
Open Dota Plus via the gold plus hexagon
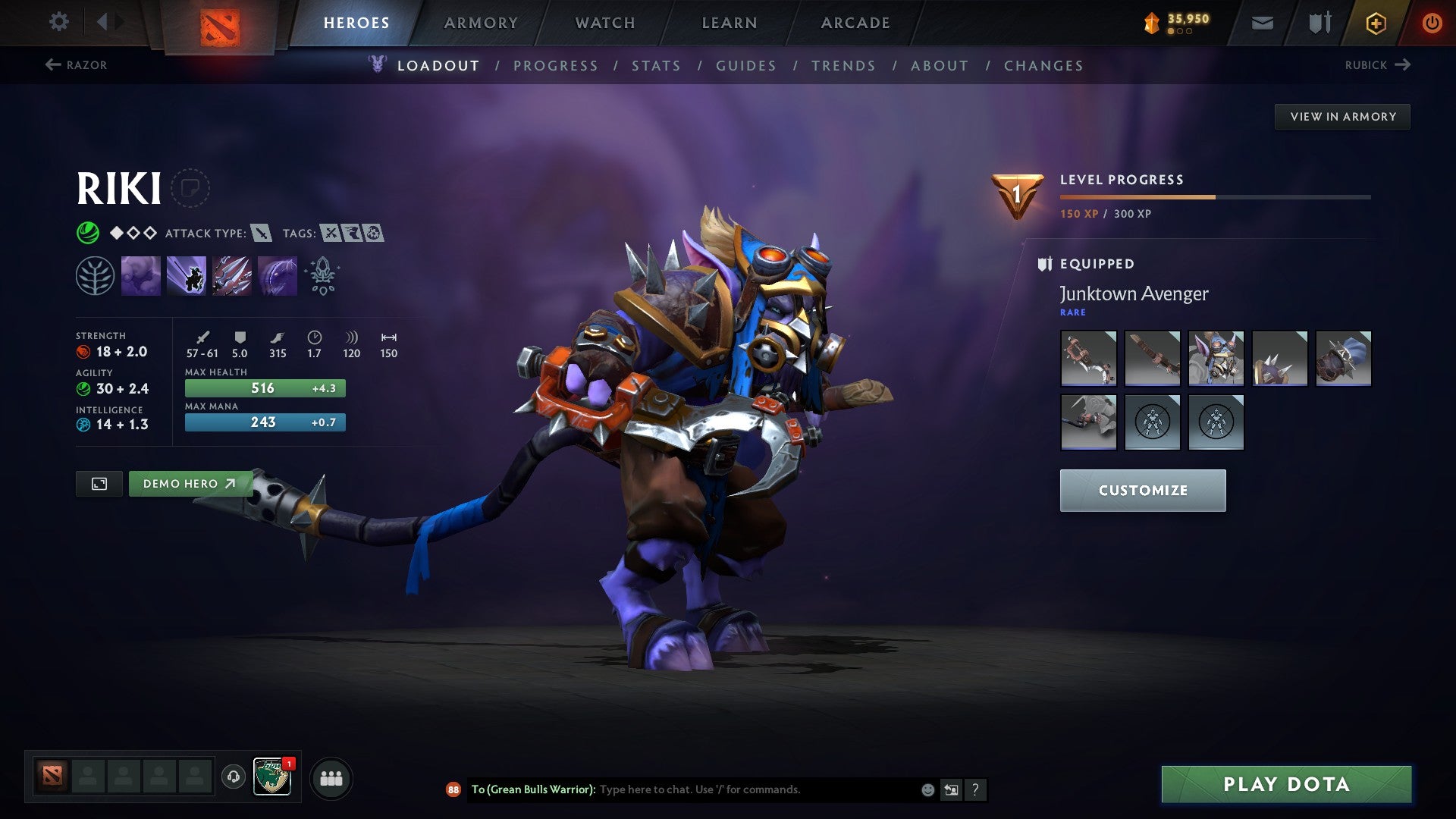1375,23
